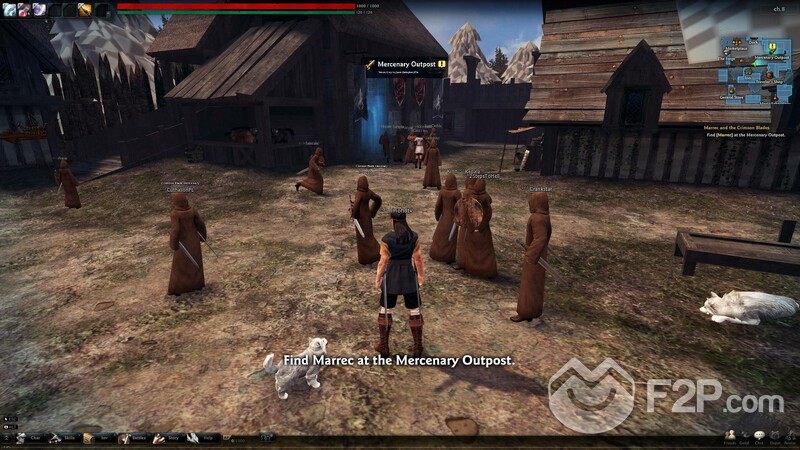This screenshot has height=450, width=800.
Task: Open the Friends list
Action: 731,437
